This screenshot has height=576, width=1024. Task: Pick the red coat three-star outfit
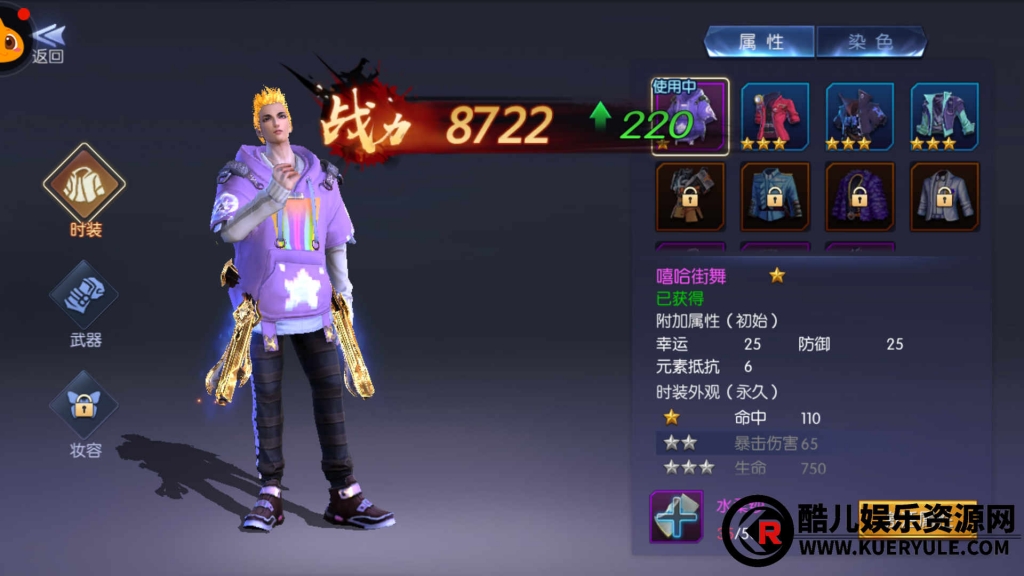click(774, 115)
